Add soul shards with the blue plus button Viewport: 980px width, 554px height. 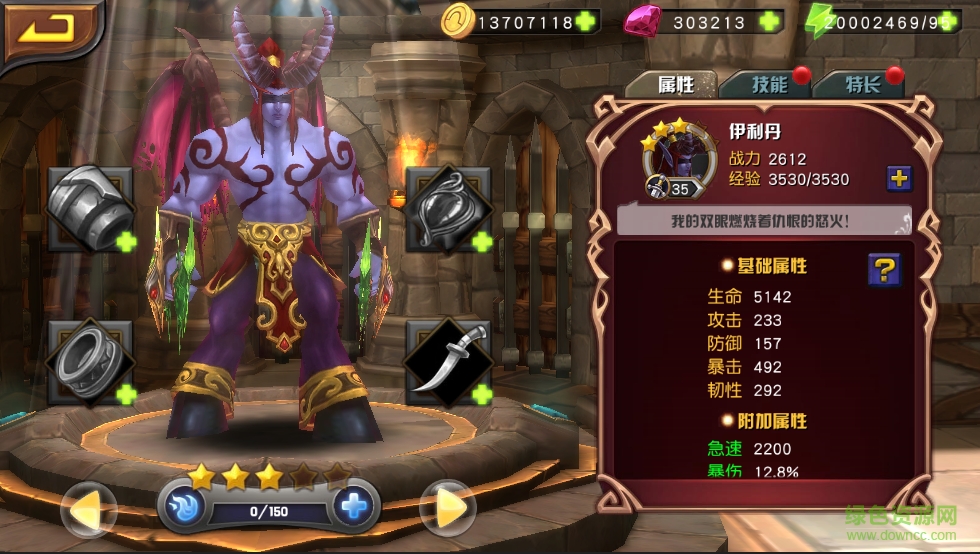tap(352, 507)
